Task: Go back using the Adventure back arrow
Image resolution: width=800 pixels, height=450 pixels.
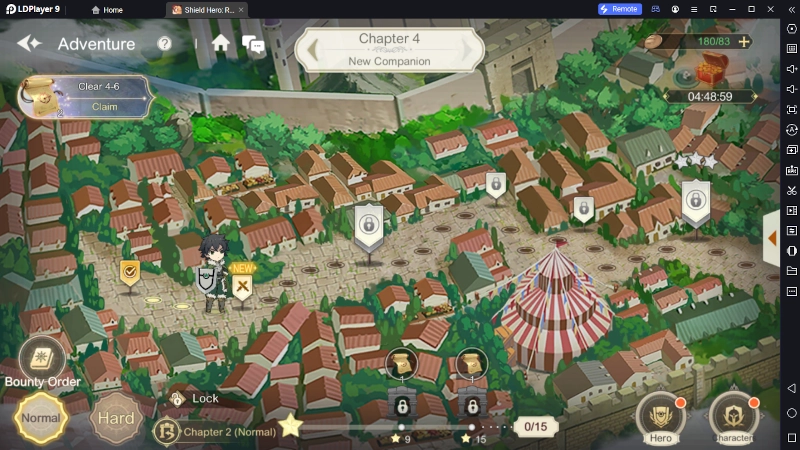Action: (28, 44)
